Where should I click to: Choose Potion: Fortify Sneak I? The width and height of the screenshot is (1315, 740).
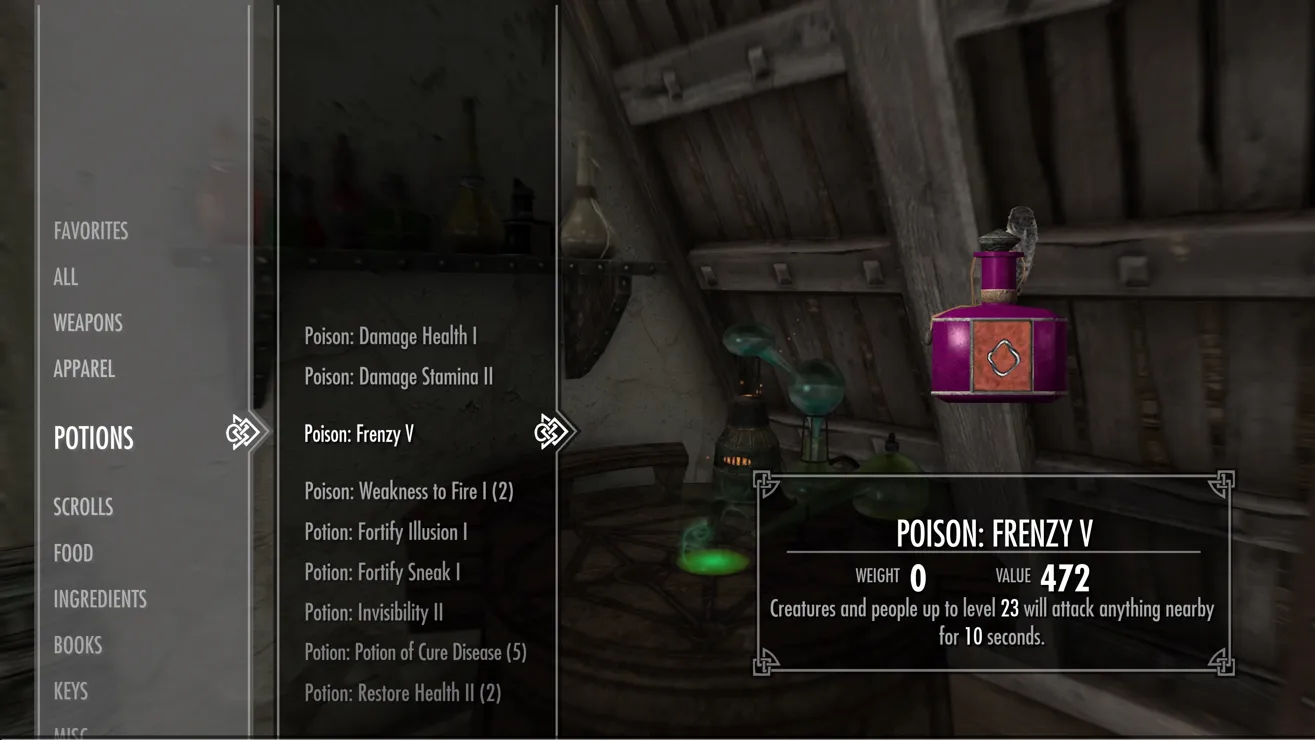coord(383,572)
